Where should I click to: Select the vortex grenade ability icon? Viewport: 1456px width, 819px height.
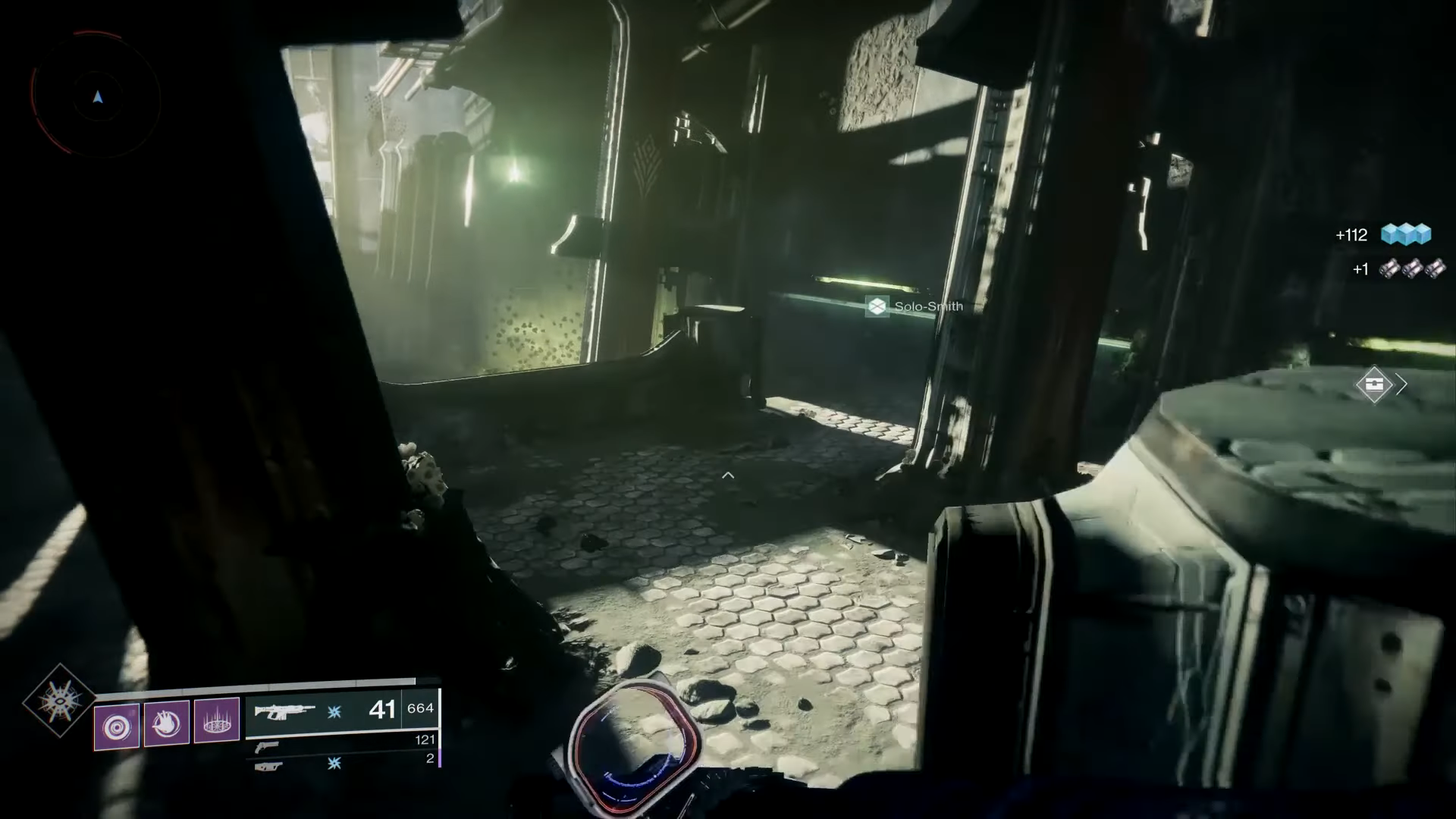click(117, 726)
